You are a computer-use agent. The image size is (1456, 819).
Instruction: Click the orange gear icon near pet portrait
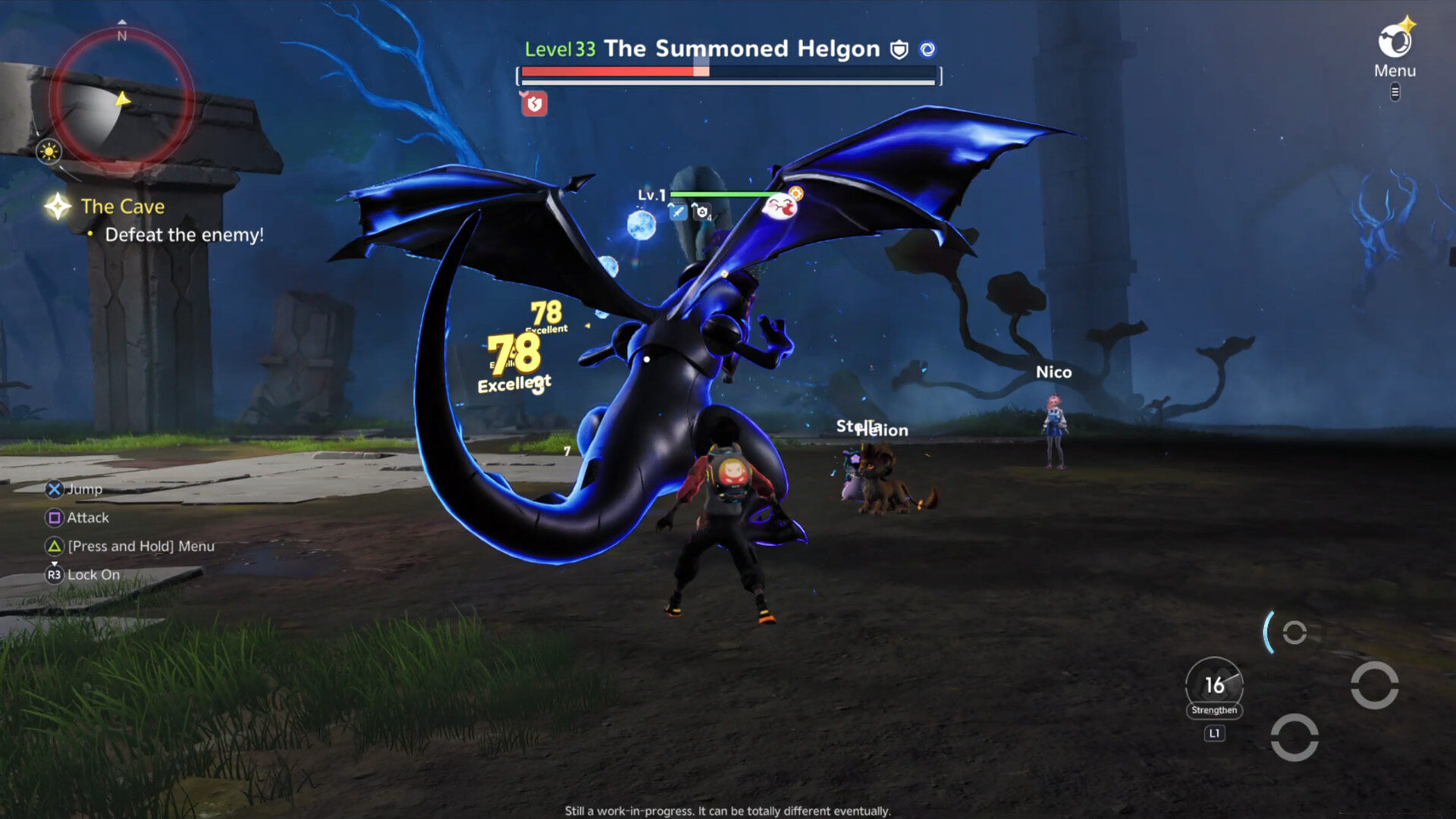pyautogui.click(x=795, y=193)
